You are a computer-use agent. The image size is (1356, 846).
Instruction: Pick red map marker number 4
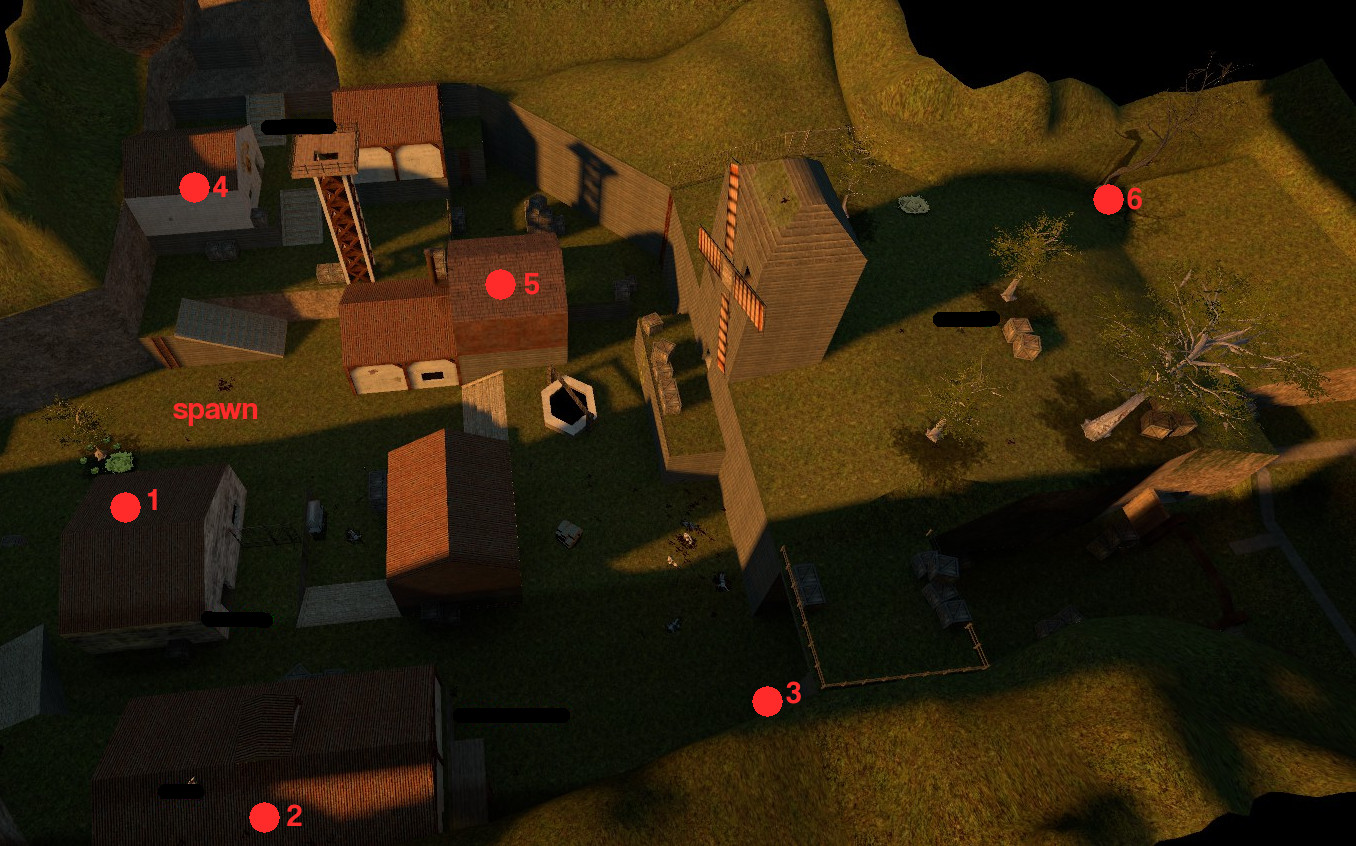(193, 187)
